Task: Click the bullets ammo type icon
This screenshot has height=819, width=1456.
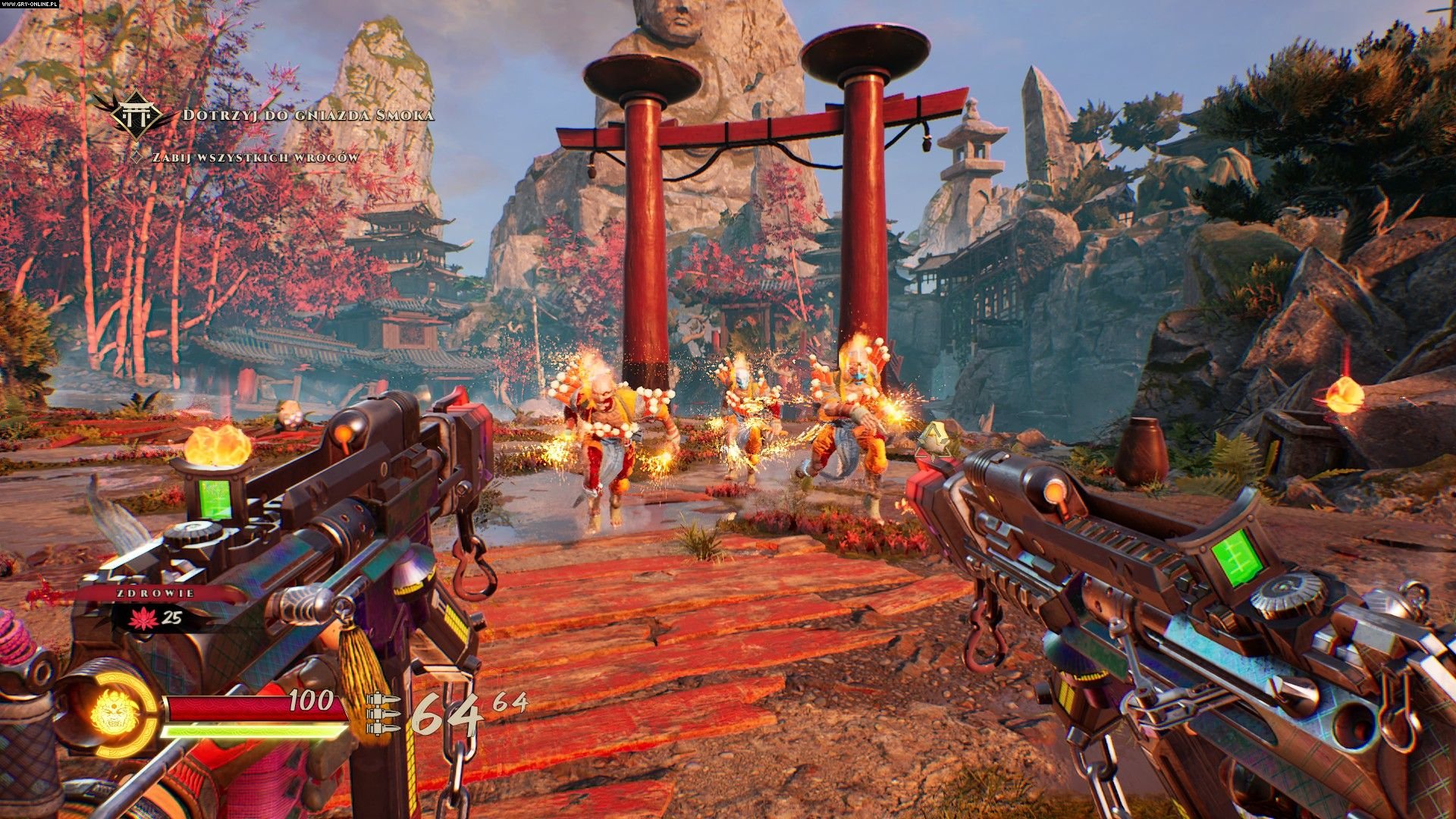Action: pyautogui.click(x=383, y=714)
